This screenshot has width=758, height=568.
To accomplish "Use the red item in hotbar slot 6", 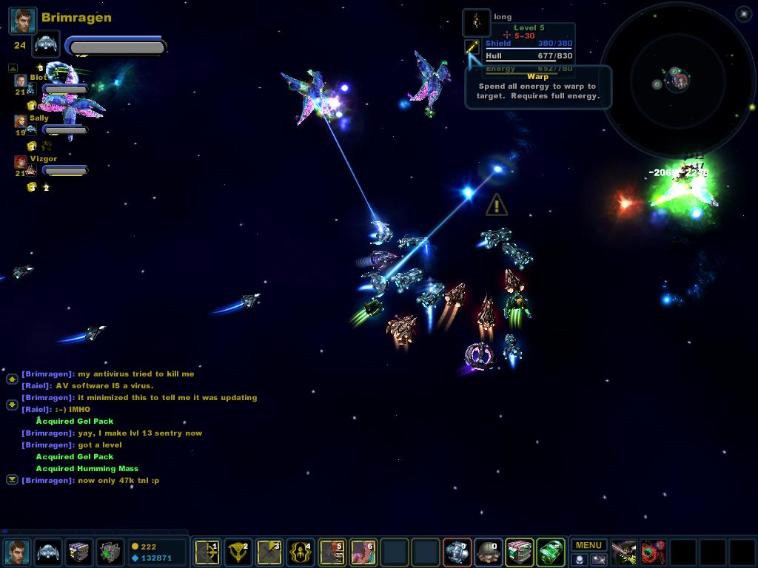I will point(363,552).
